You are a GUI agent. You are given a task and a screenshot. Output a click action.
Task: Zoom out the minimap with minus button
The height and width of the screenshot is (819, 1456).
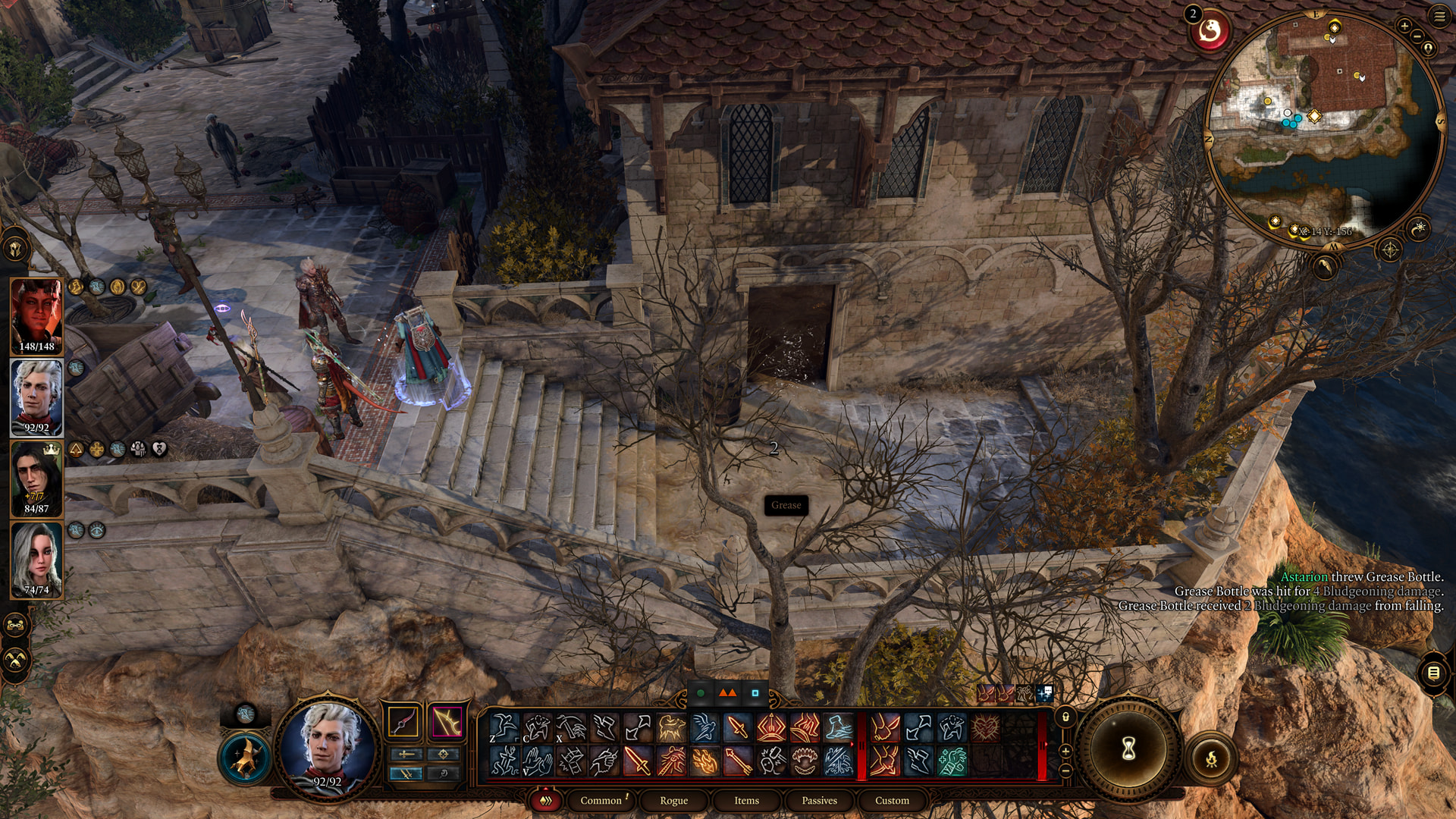pos(1417,35)
